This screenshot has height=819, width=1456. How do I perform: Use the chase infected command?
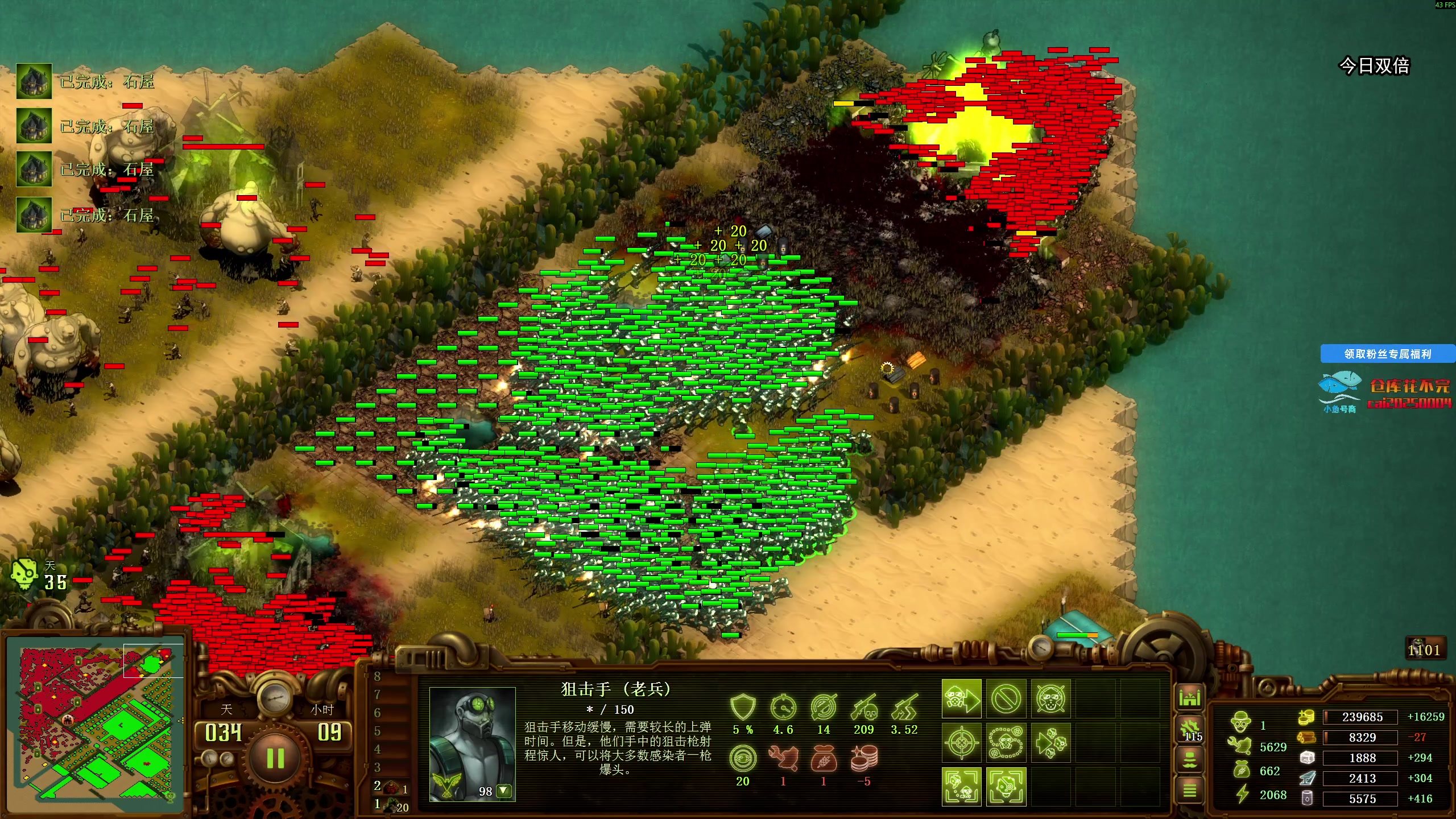pyautogui.click(x=1050, y=743)
